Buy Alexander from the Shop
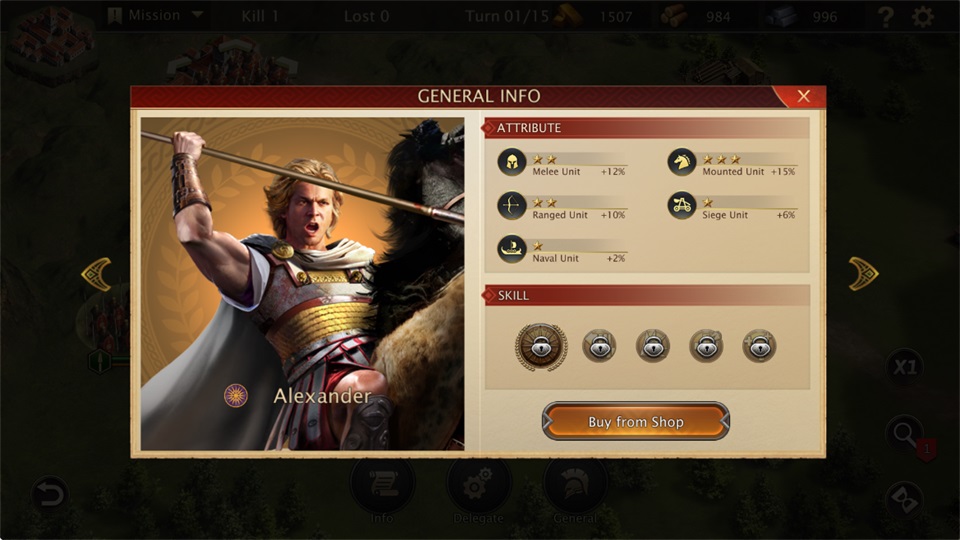 [636, 421]
